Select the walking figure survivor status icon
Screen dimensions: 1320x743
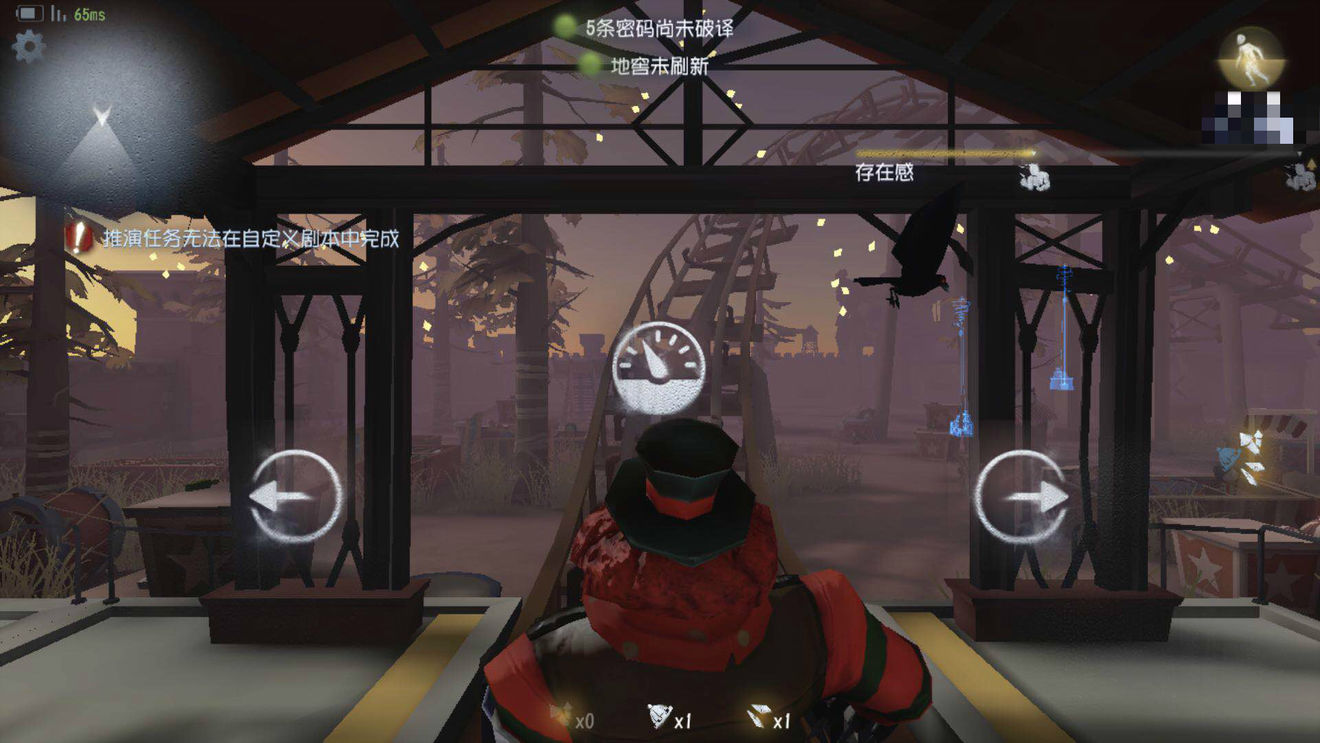[1250, 58]
